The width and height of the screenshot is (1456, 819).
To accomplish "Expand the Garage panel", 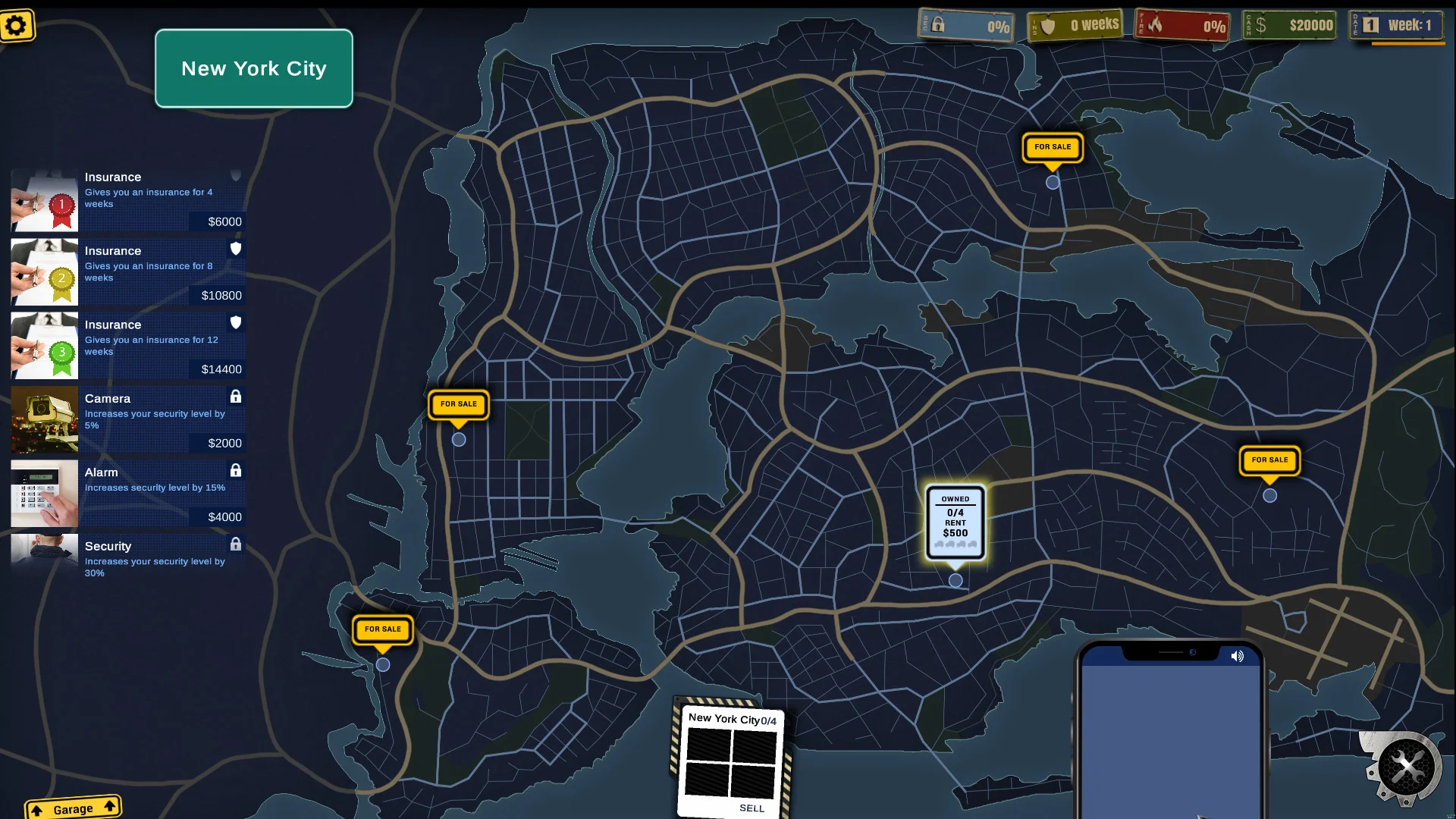I will pos(73,807).
